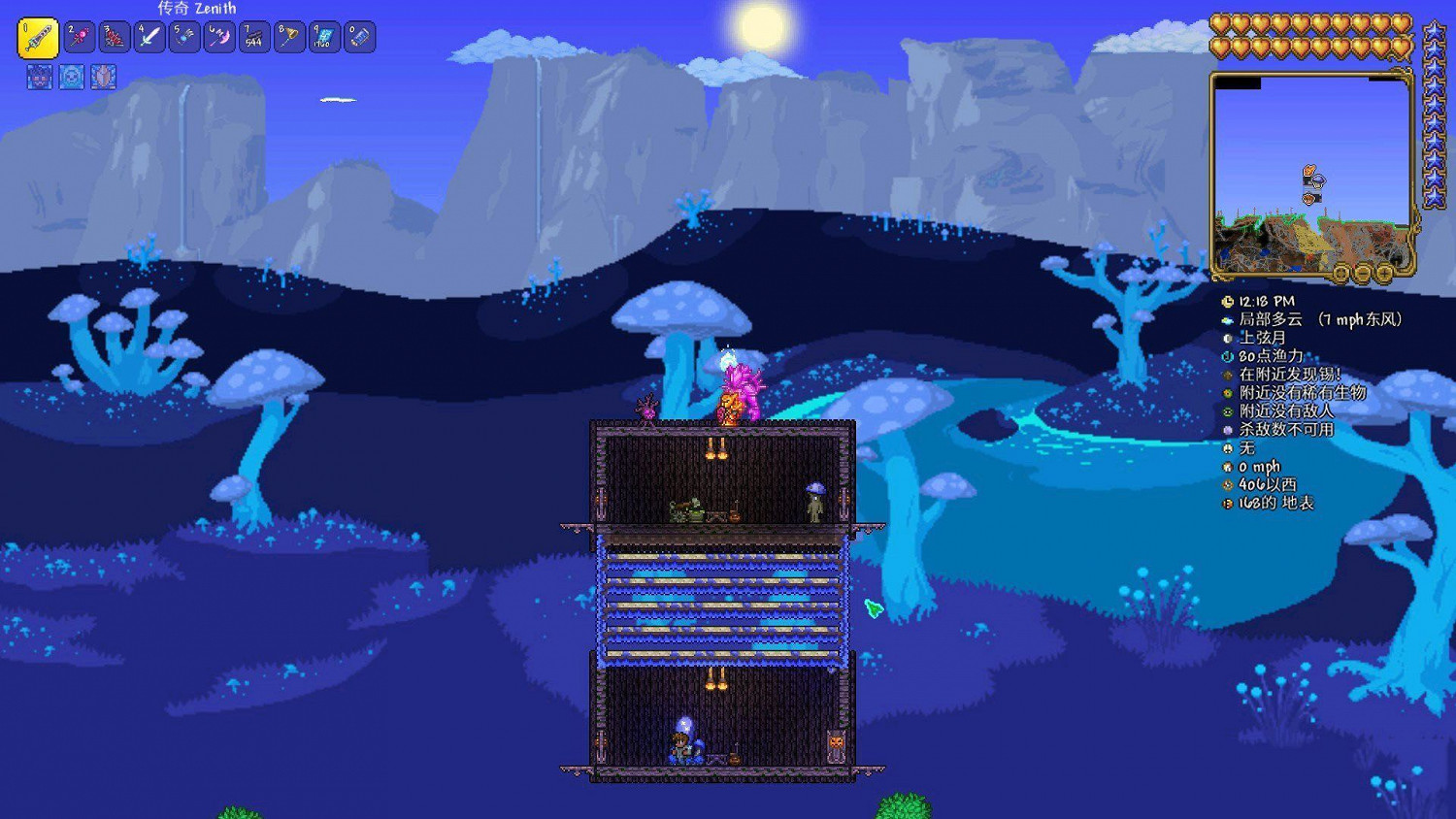
Task: Click the weather forecast icon showing 局部多云
Action: click(1228, 320)
